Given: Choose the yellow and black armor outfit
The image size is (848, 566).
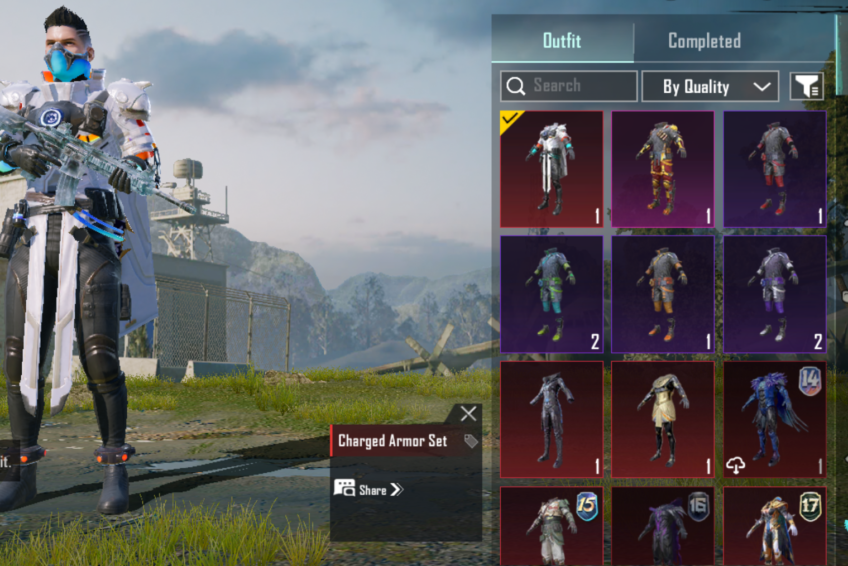Looking at the screenshot, I should pos(663,169).
